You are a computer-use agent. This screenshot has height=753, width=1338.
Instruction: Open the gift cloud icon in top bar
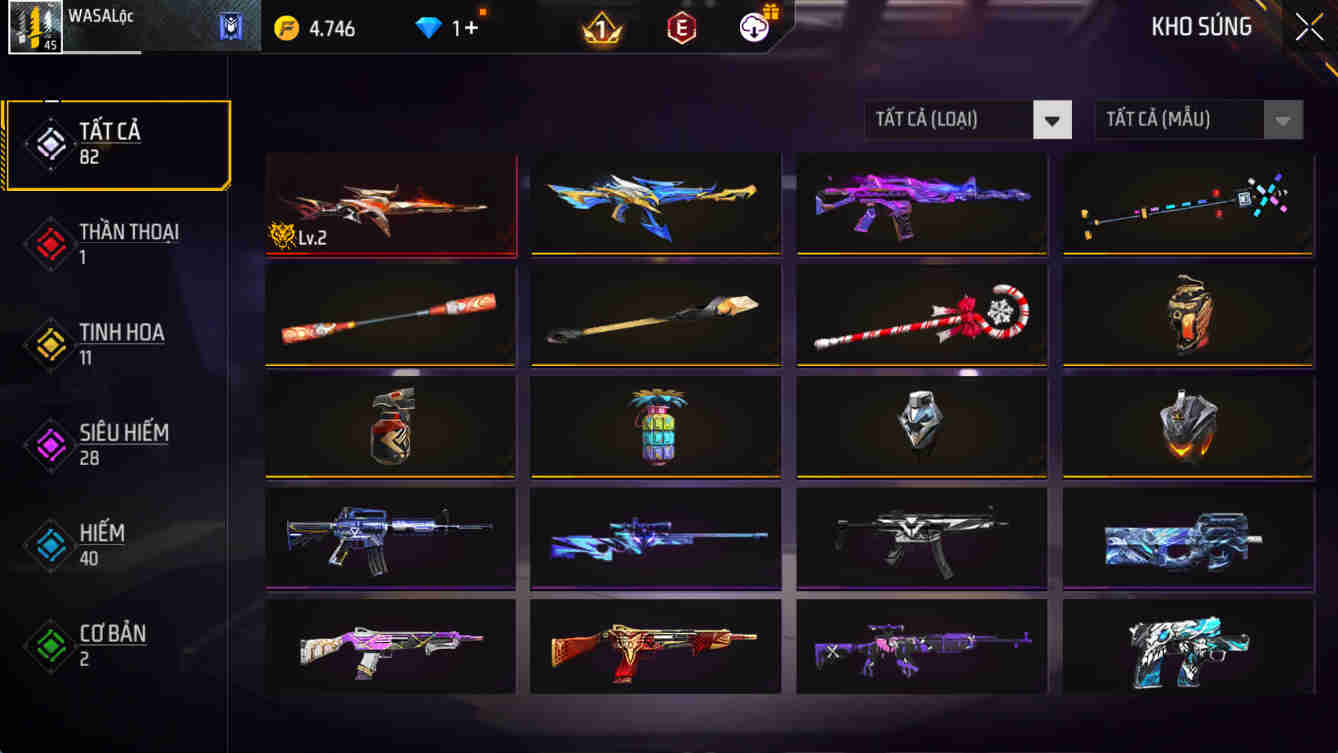[x=752, y=27]
